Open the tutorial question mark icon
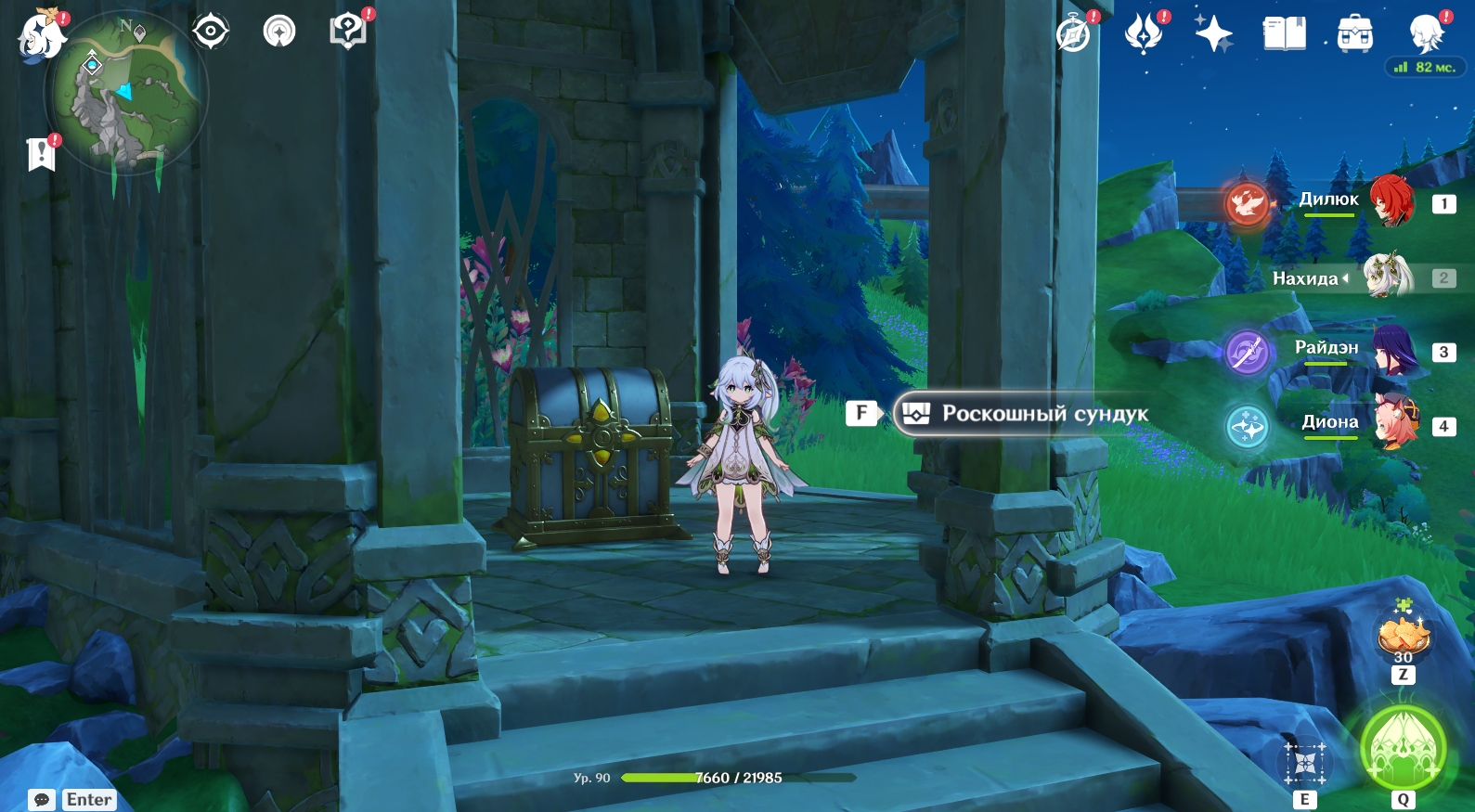 click(x=347, y=32)
